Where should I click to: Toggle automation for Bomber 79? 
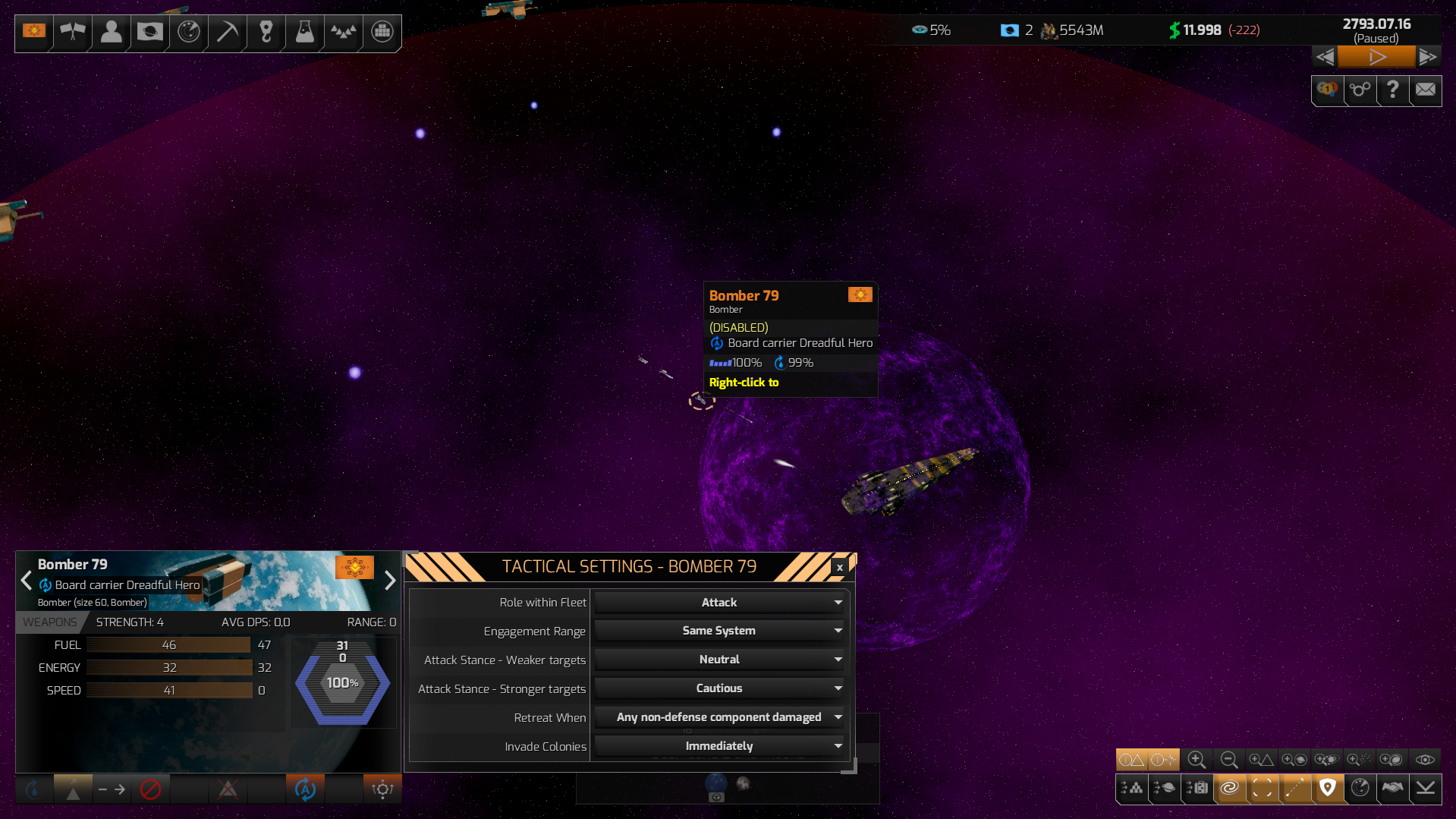pyautogui.click(x=304, y=789)
